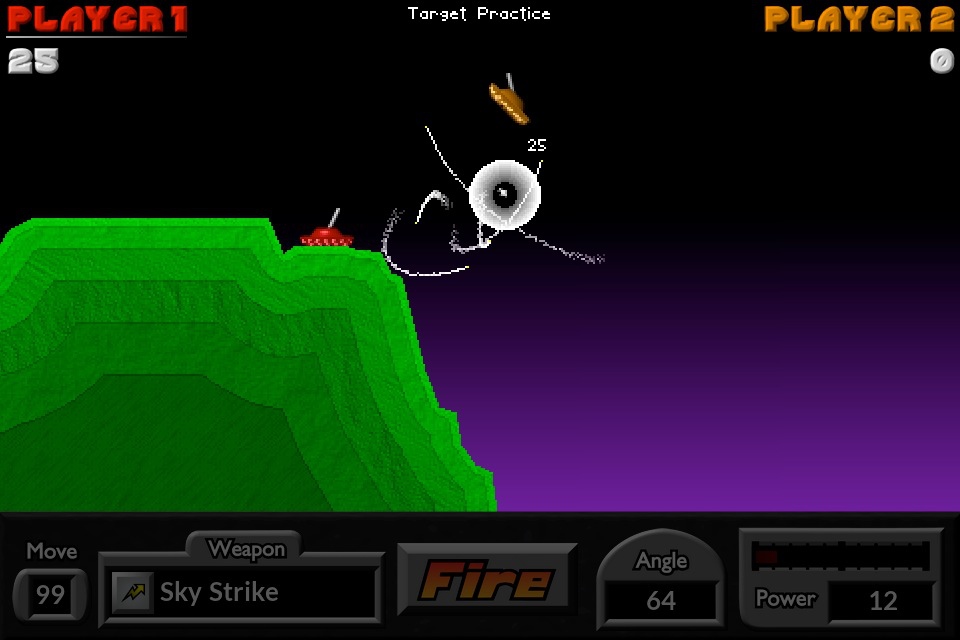Change the Power value of 12
The image size is (960, 640).
click(882, 600)
